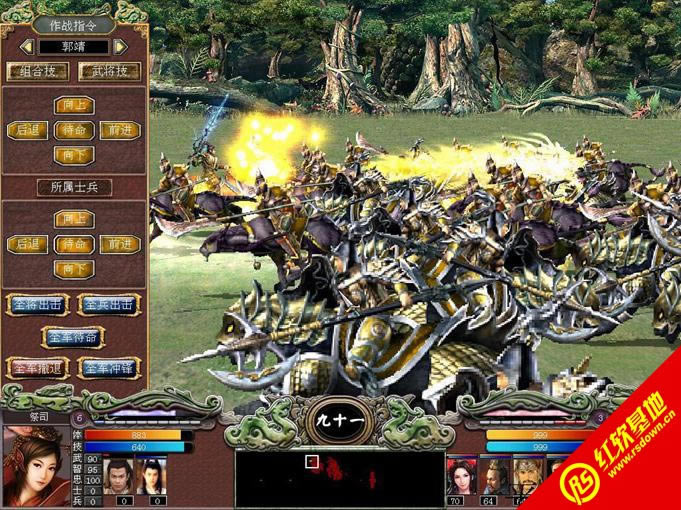This screenshot has height=510, width=681.
Task: Order 全军冲锋 whole army charge
Action: [x=109, y=368]
